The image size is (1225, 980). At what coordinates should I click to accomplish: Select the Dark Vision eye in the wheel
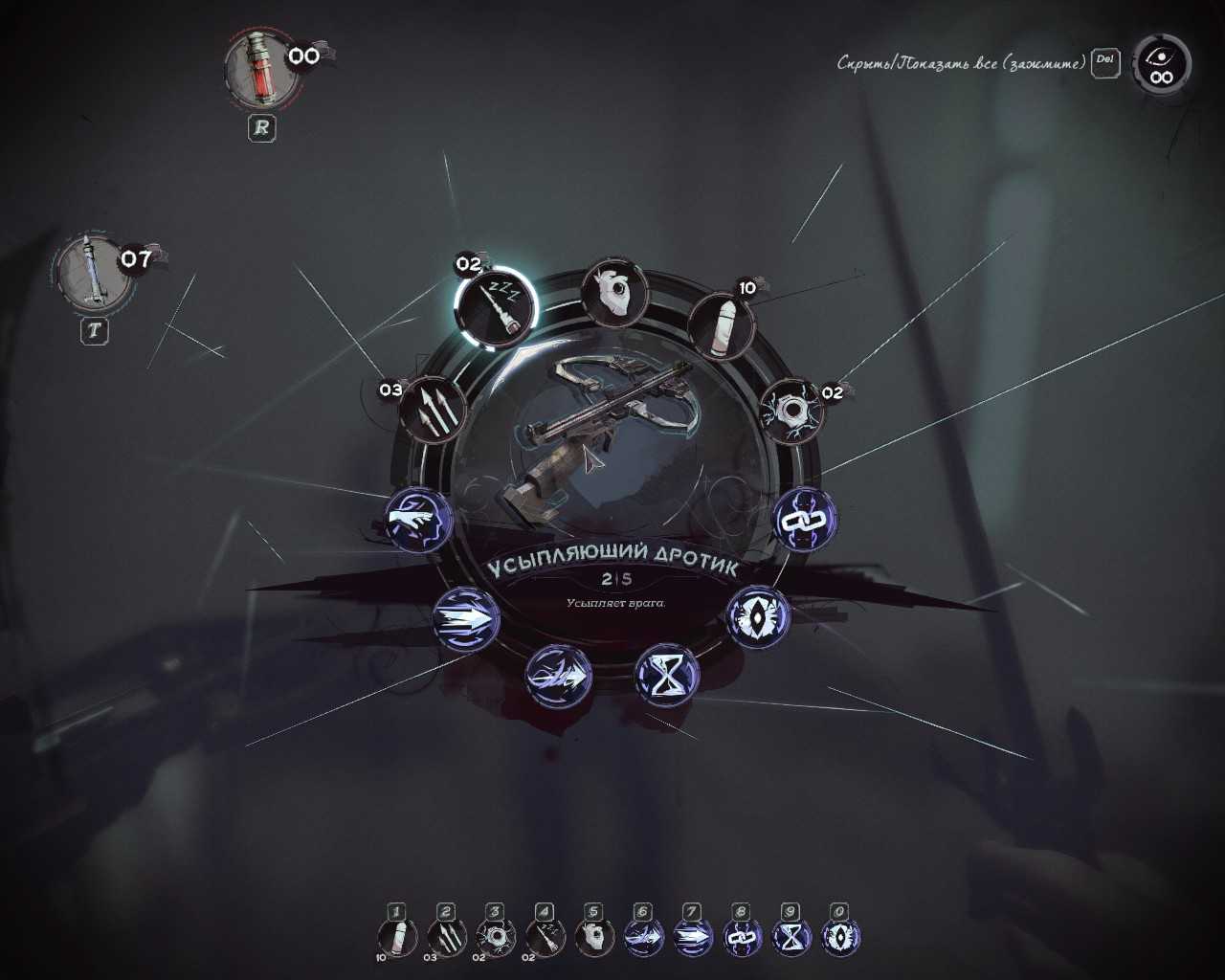click(758, 616)
